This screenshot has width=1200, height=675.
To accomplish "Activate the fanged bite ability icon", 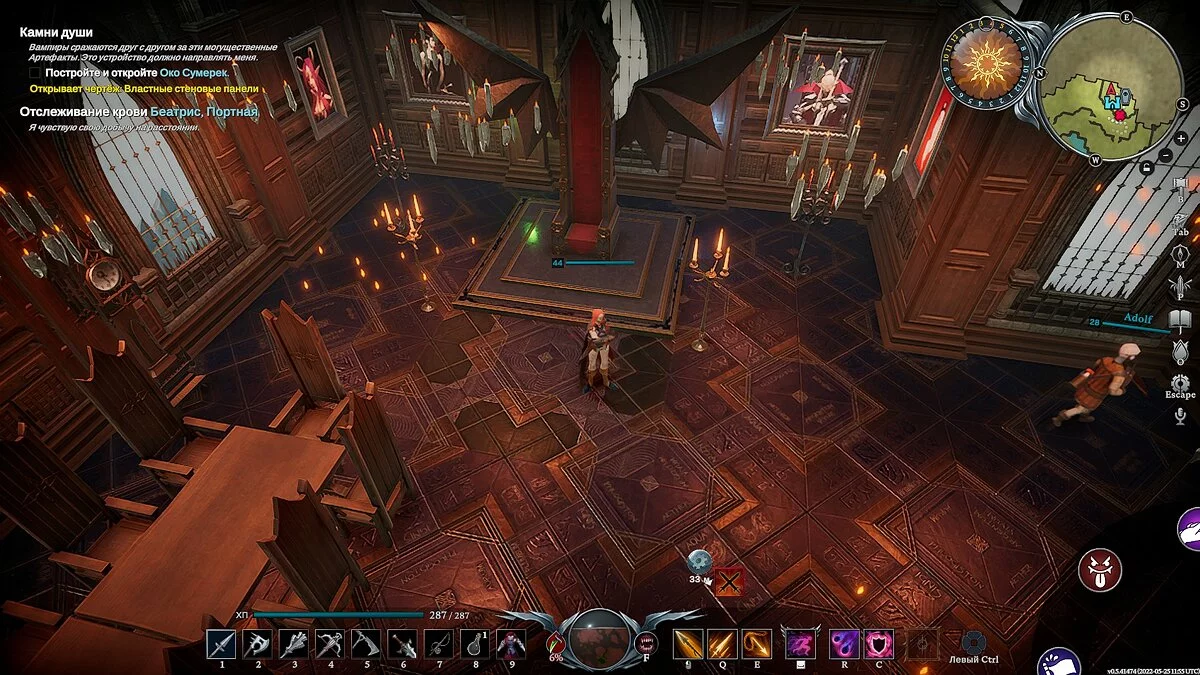I will [646, 642].
